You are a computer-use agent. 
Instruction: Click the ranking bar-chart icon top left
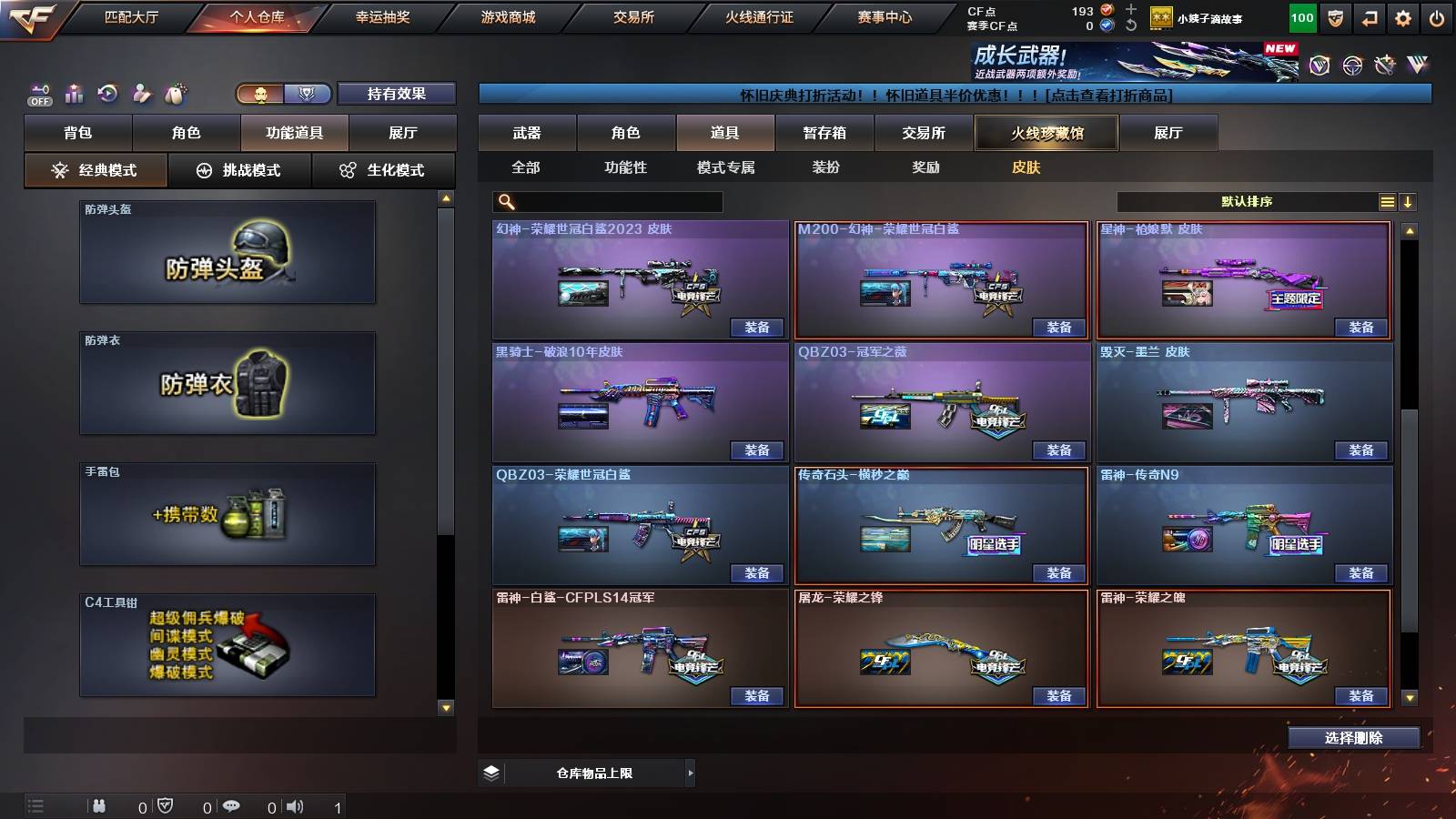coord(73,93)
